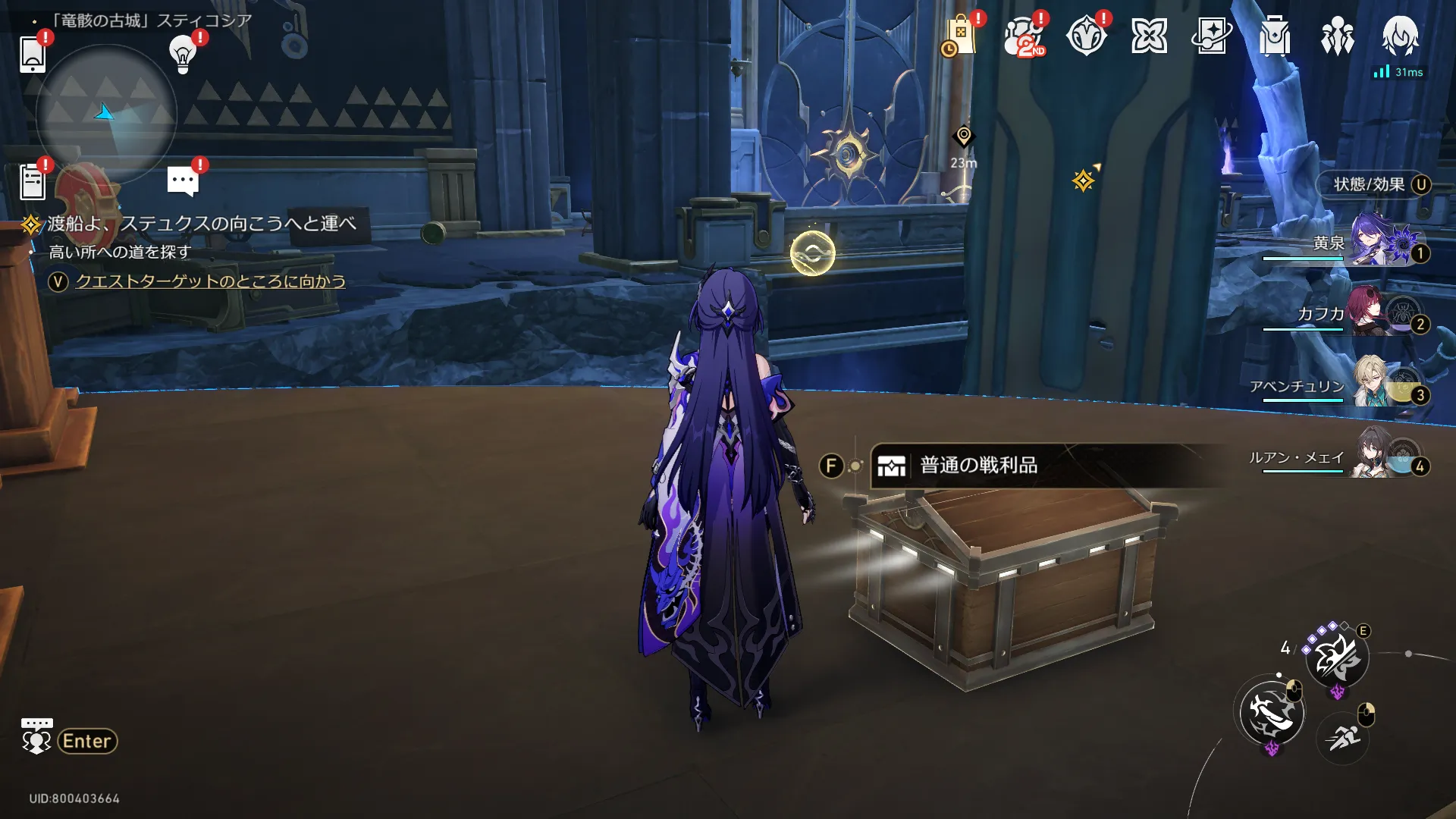Open the warp gacha star-card icon
The width and height of the screenshot is (1456, 819).
[x=1212, y=36]
